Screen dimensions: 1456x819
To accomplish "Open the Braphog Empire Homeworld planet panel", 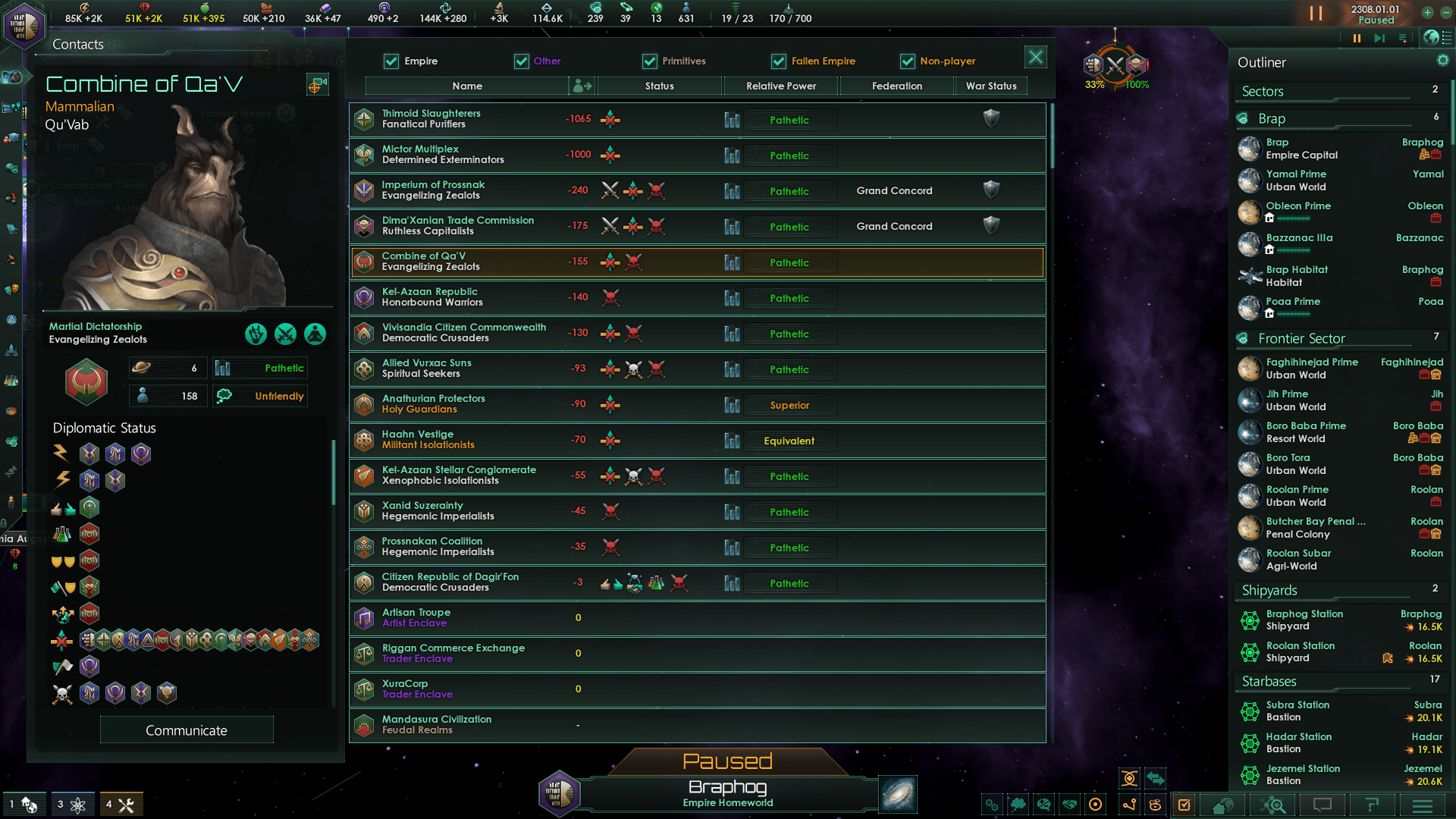I will point(726,793).
